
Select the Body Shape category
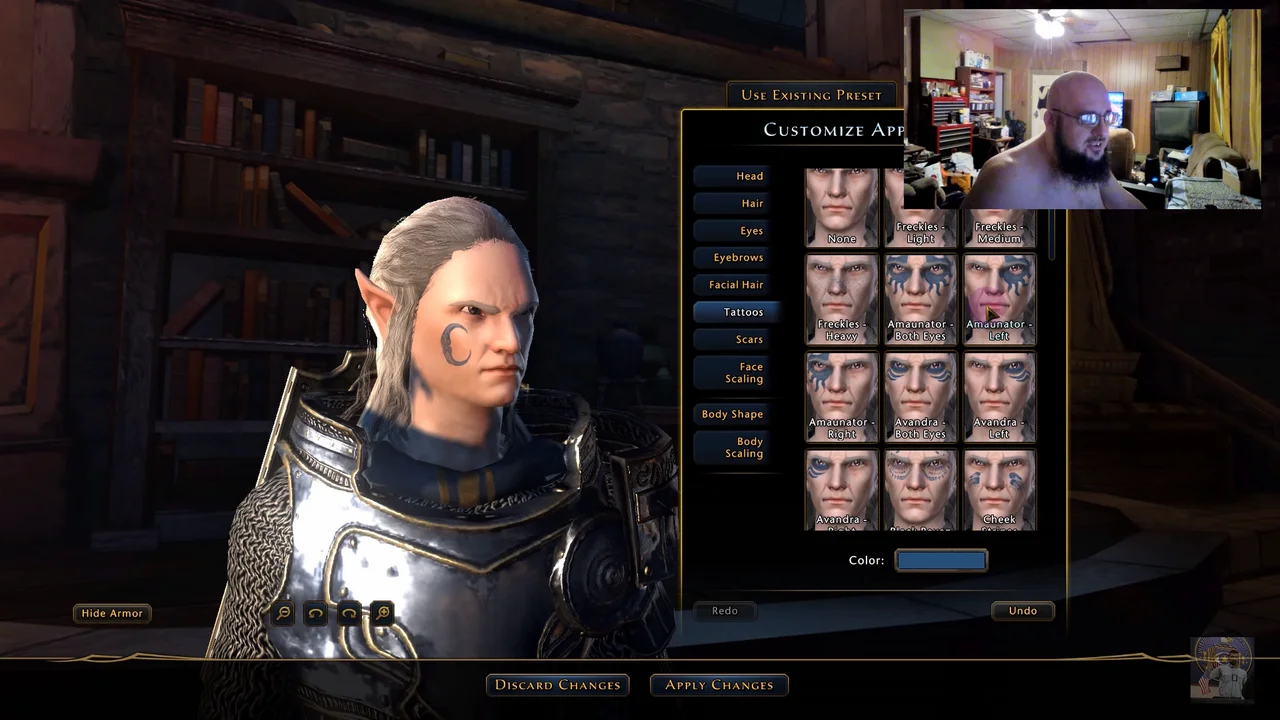(733, 414)
